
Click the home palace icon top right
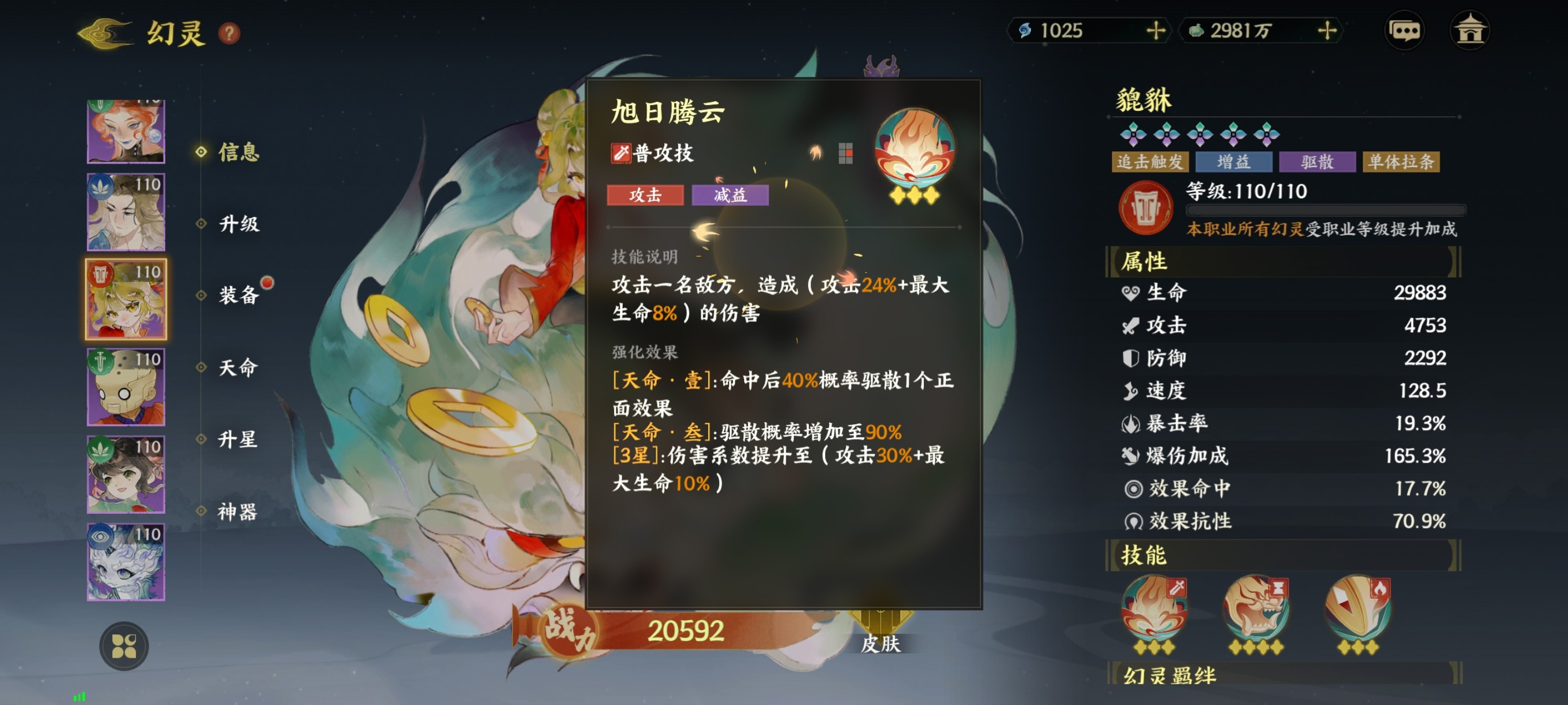1473,31
